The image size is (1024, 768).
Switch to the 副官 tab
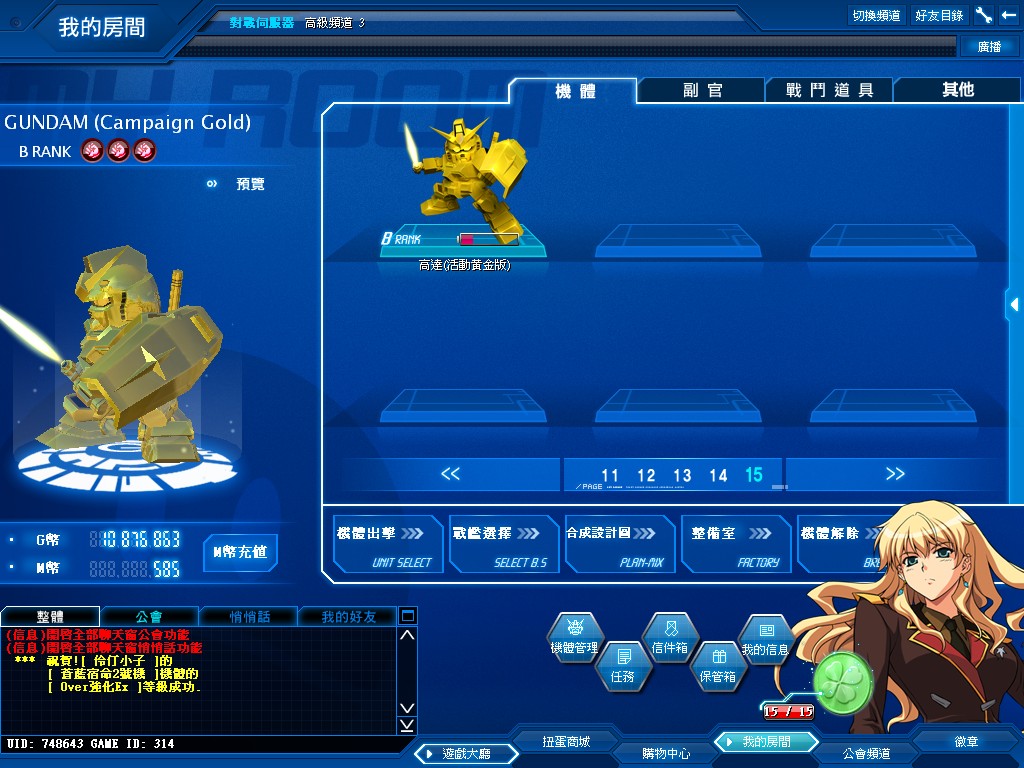(x=702, y=90)
